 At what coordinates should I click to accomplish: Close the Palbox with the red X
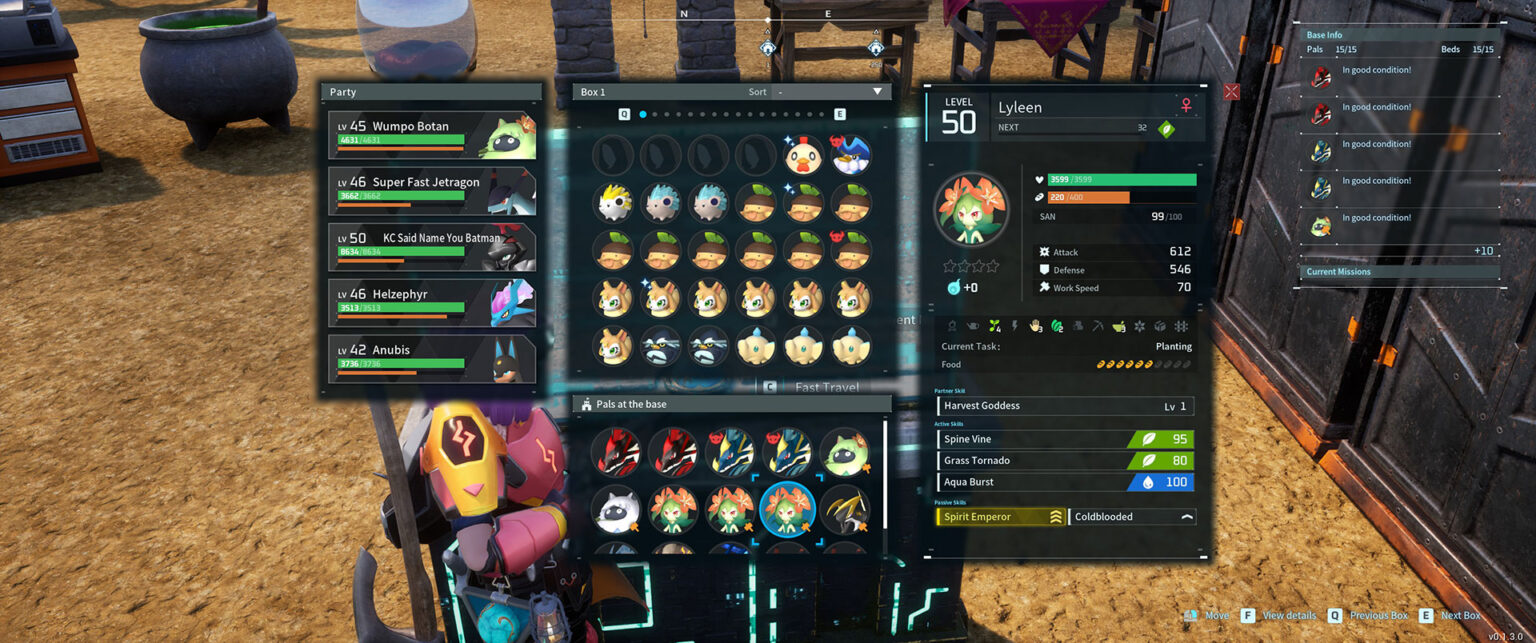pyautogui.click(x=1231, y=92)
